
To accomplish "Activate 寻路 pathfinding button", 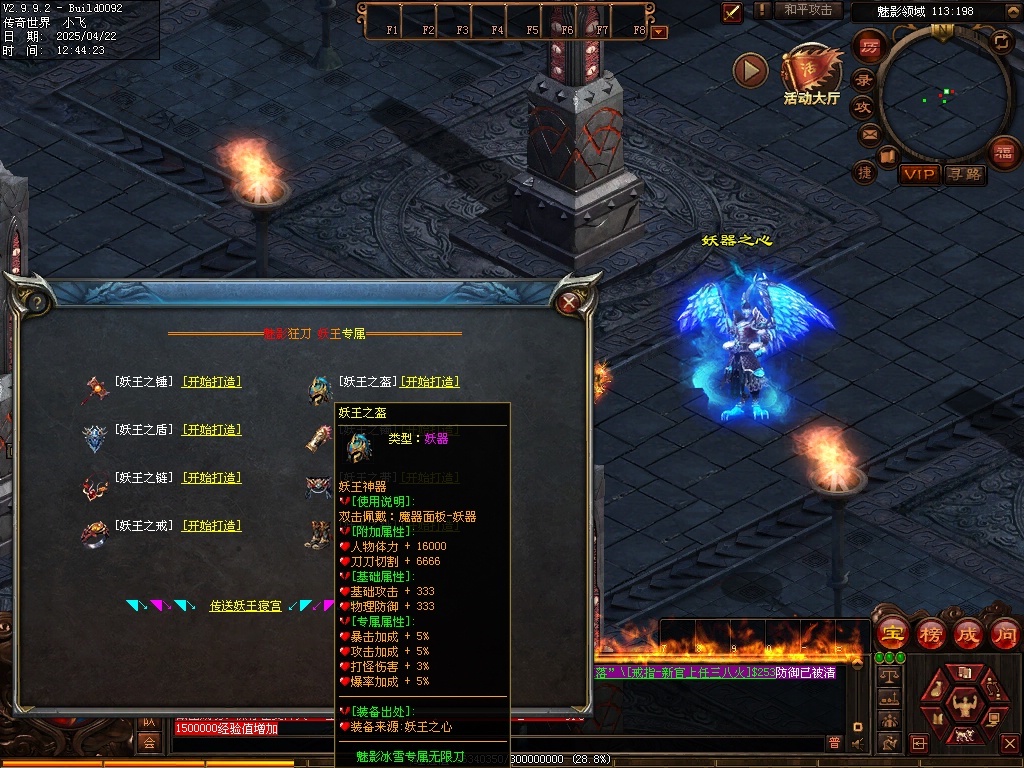I will [x=964, y=174].
